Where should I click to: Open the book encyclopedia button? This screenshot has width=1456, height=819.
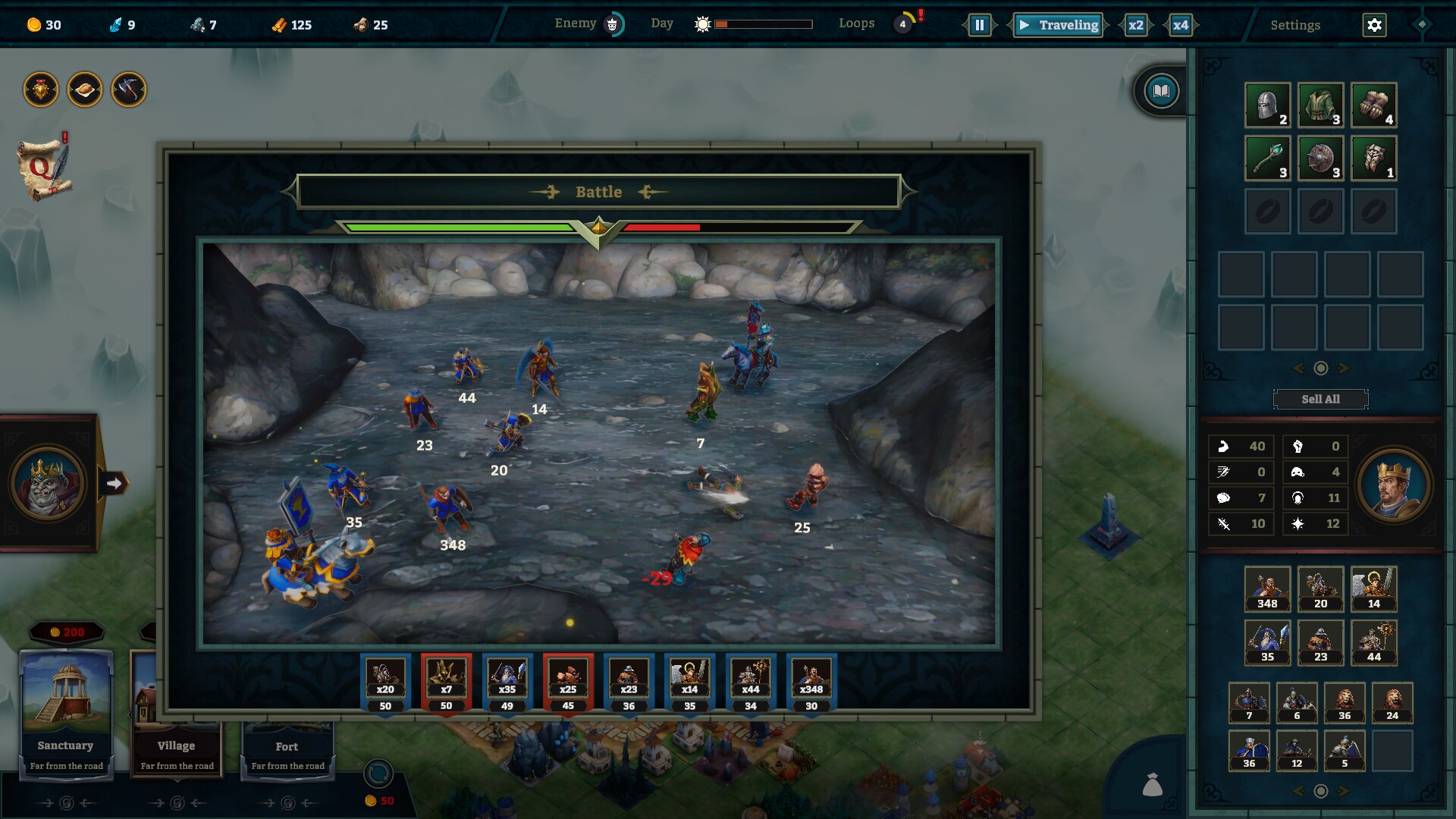(x=1161, y=92)
